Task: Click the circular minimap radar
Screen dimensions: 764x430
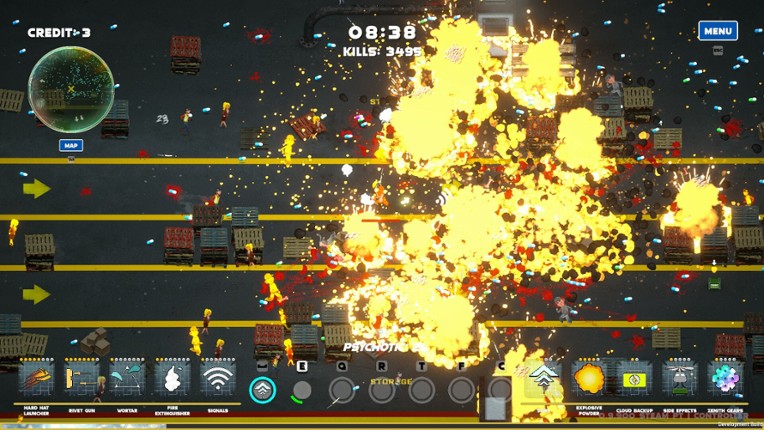Action: coord(70,90)
